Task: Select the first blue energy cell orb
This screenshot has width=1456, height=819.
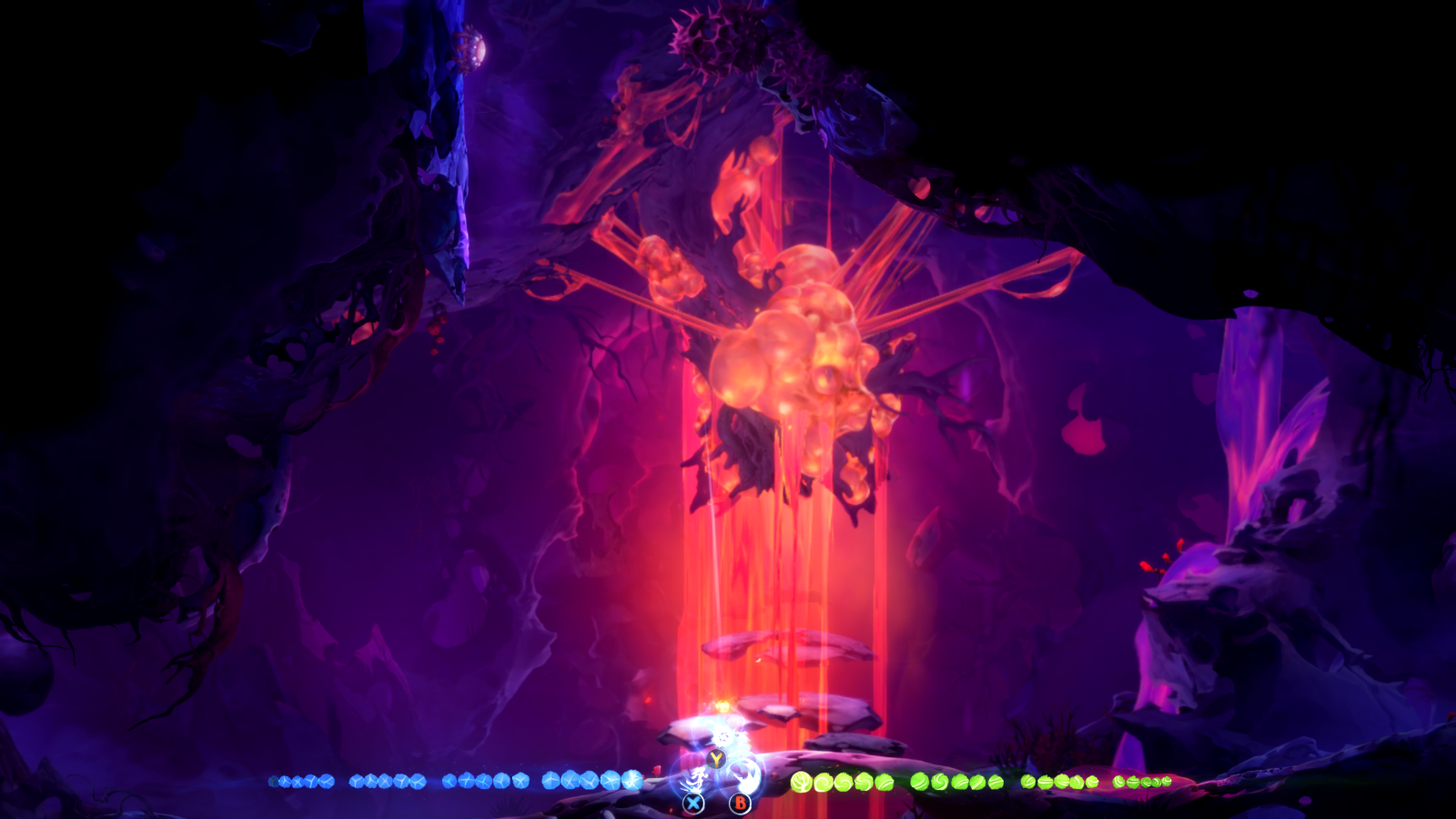Action: 283,781
